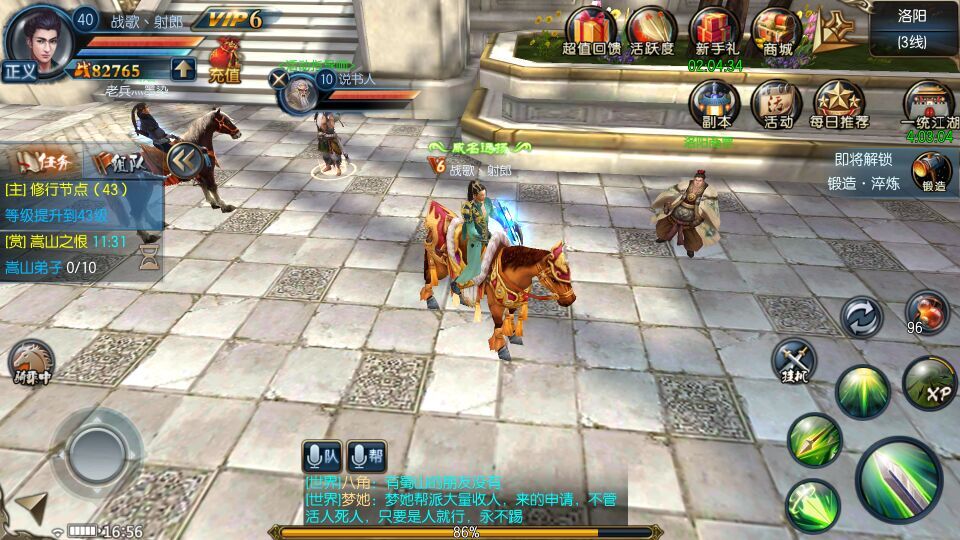This screenshot has height=540, width=960.
Task: Activate the XP skill
Action: 929,383
